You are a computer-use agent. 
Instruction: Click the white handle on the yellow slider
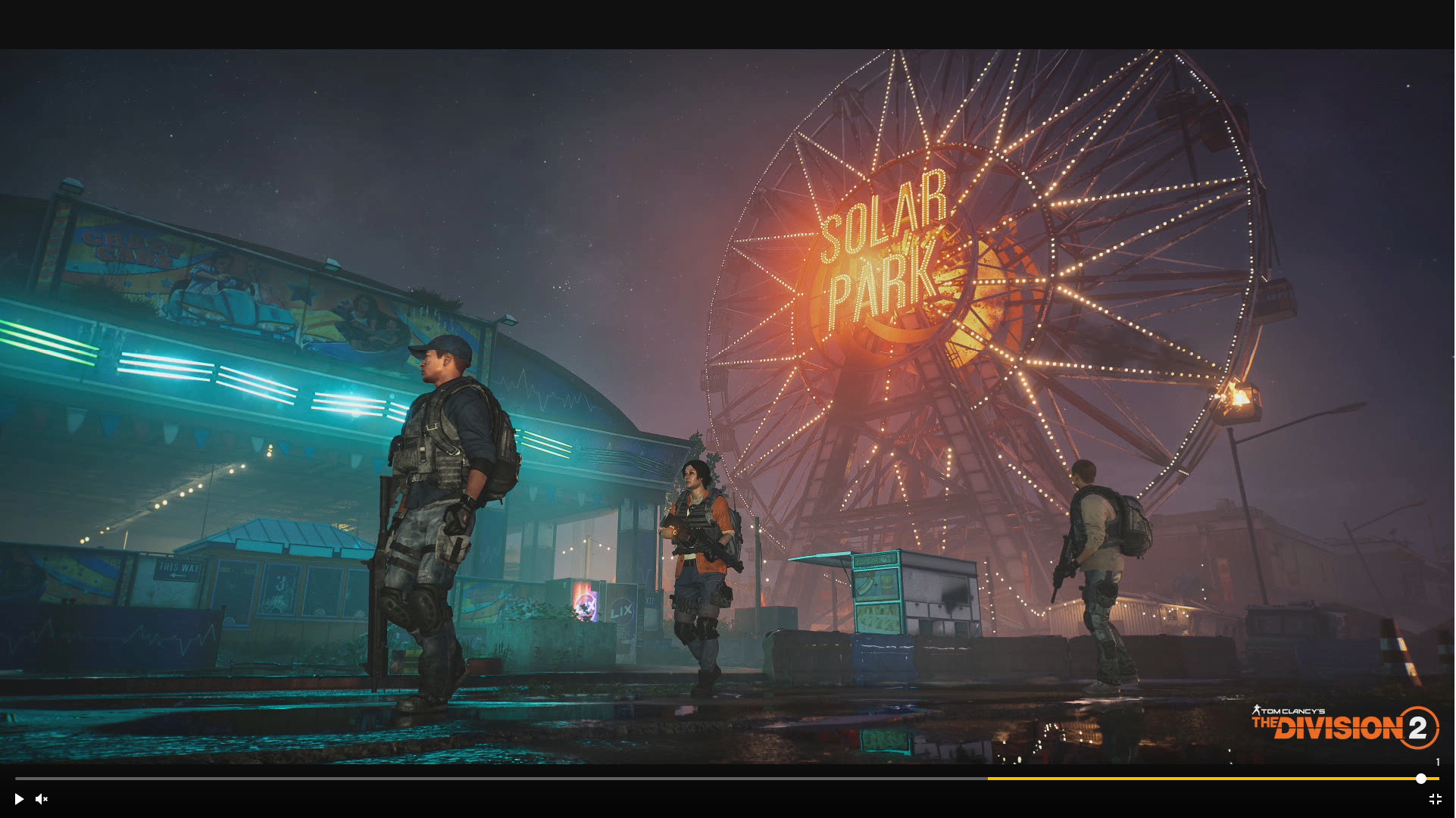pos(1421,779)
